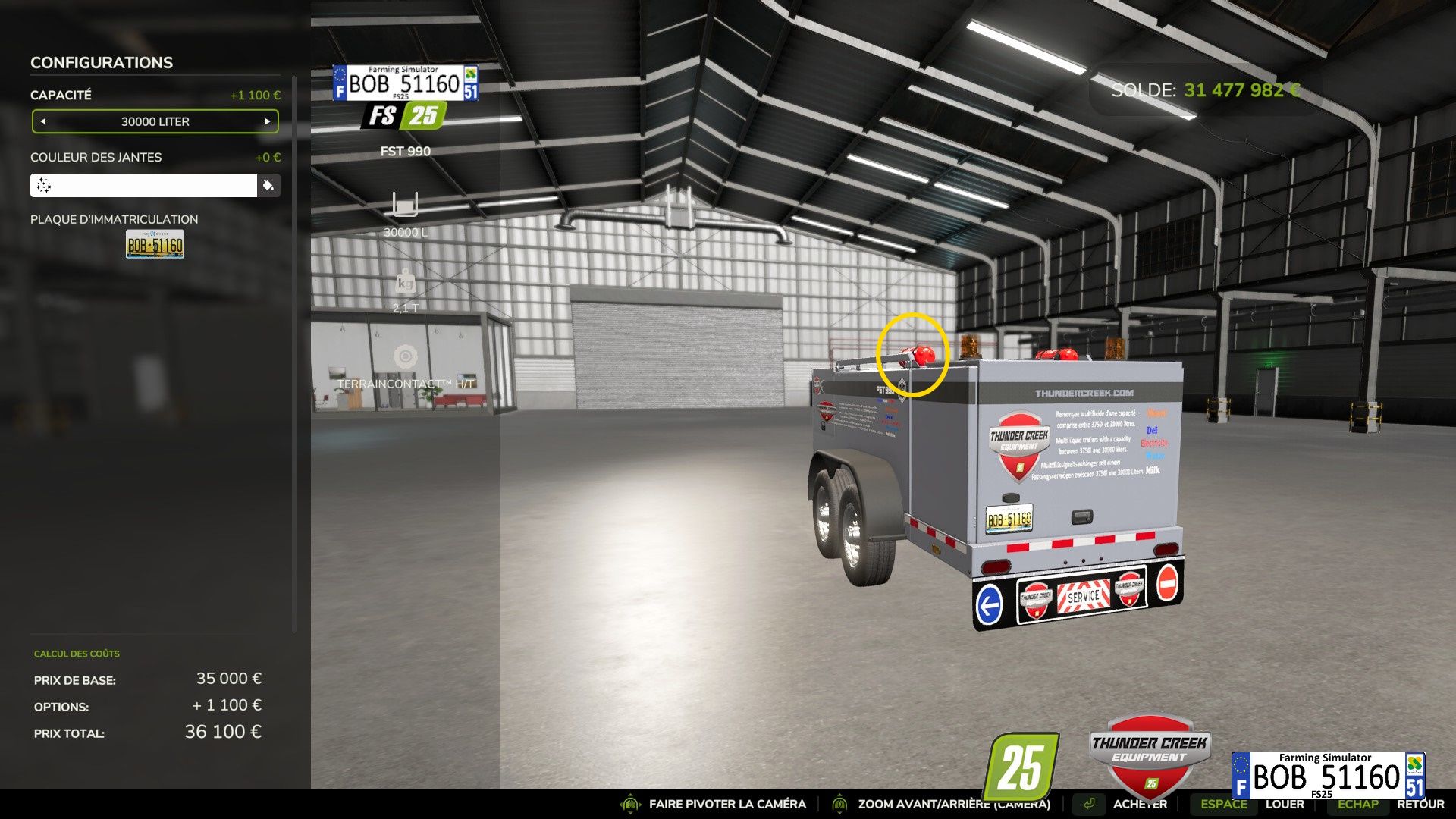Click the paint bucket color picker icon
The image size is (1456, 819).
point(268,186)
